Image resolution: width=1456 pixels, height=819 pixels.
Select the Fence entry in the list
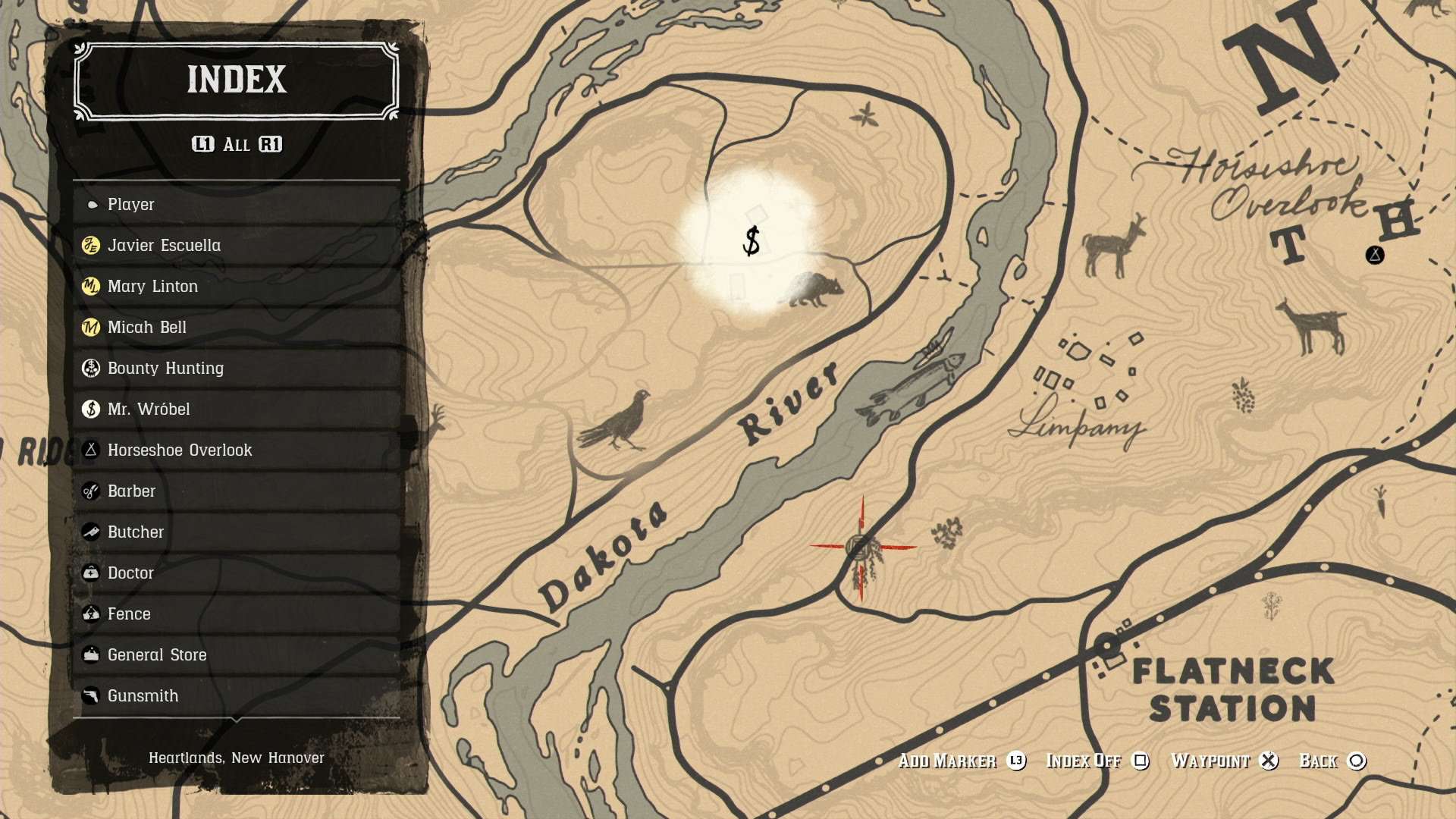(x=237, y=614)
